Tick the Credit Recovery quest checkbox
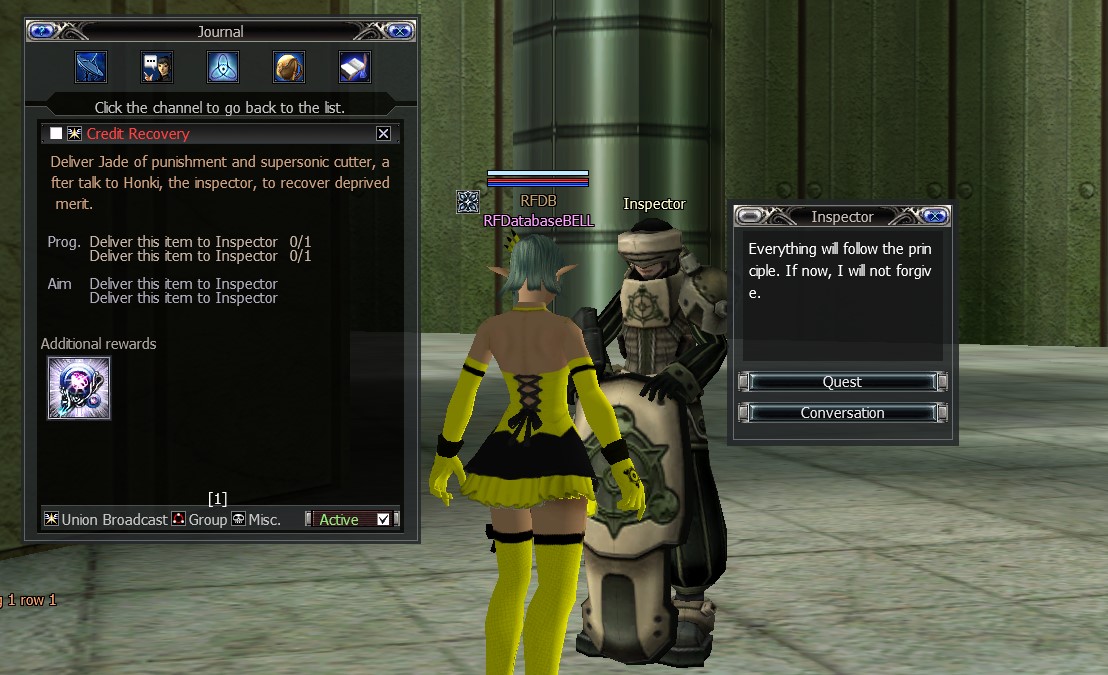1108x675 pixels. [56, 134]
